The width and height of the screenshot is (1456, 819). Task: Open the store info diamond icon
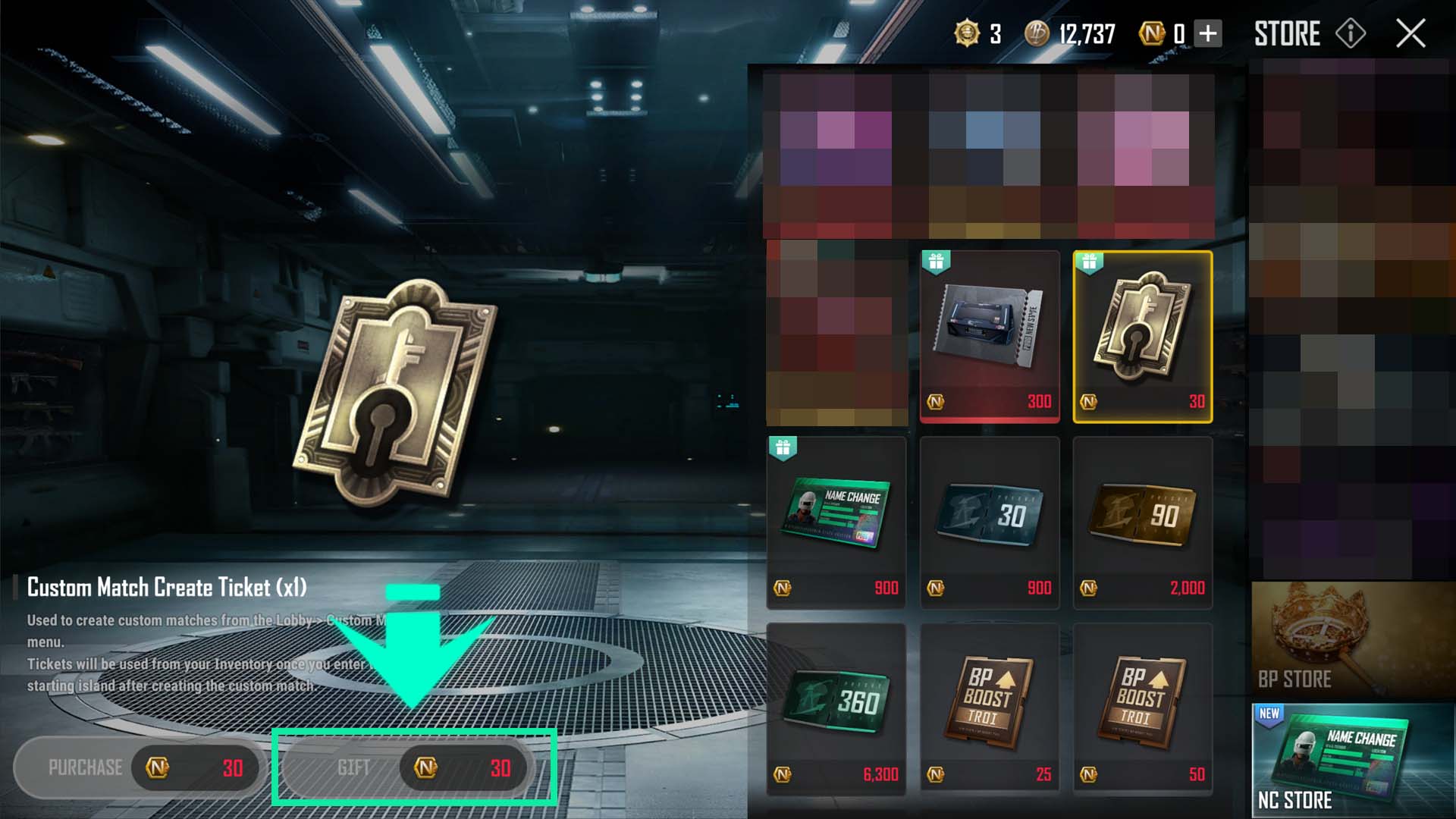click(1351, 33)
